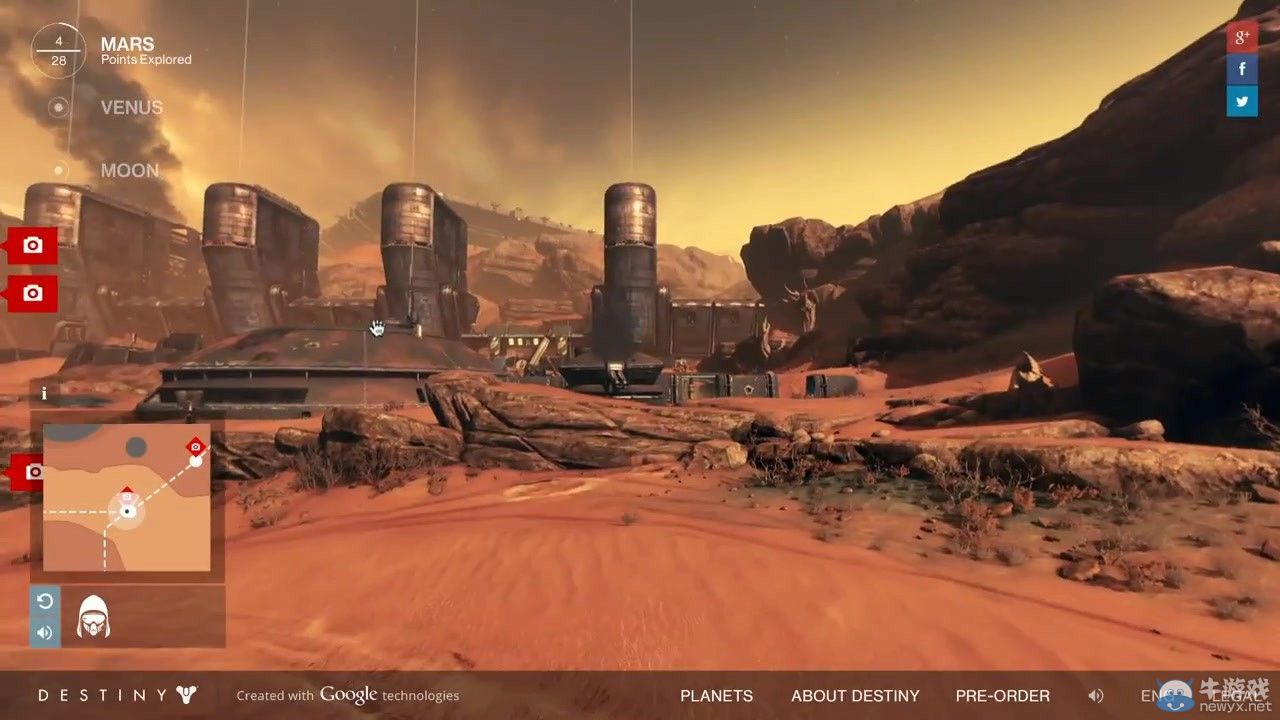Switch to the PLANETS section
The image size is (1280, 720).
coord(716,695)
